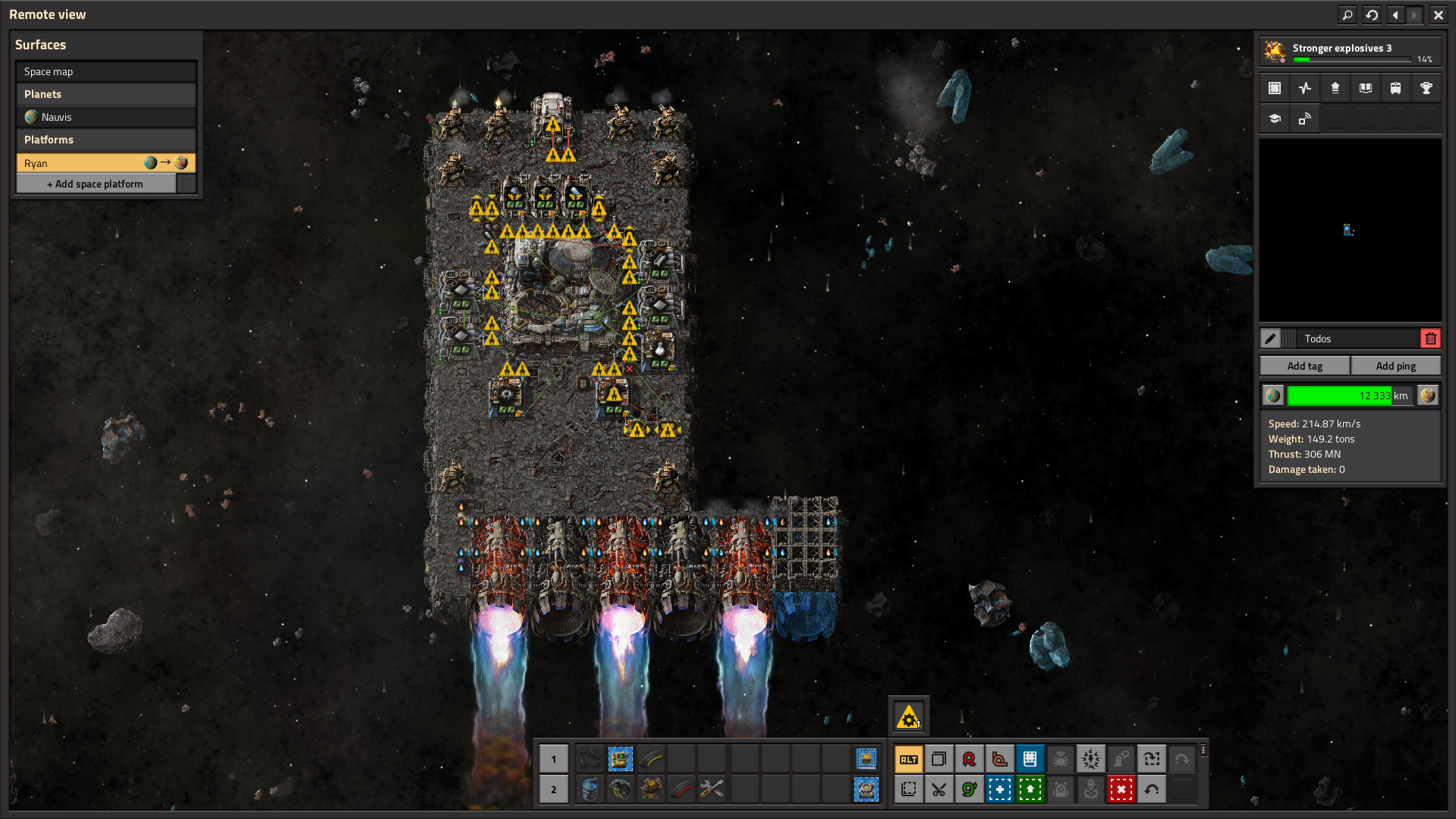The width and height of the screenshot is (1456, 819).
Task: Open the production statistics graph
Action: [1304, 87]
